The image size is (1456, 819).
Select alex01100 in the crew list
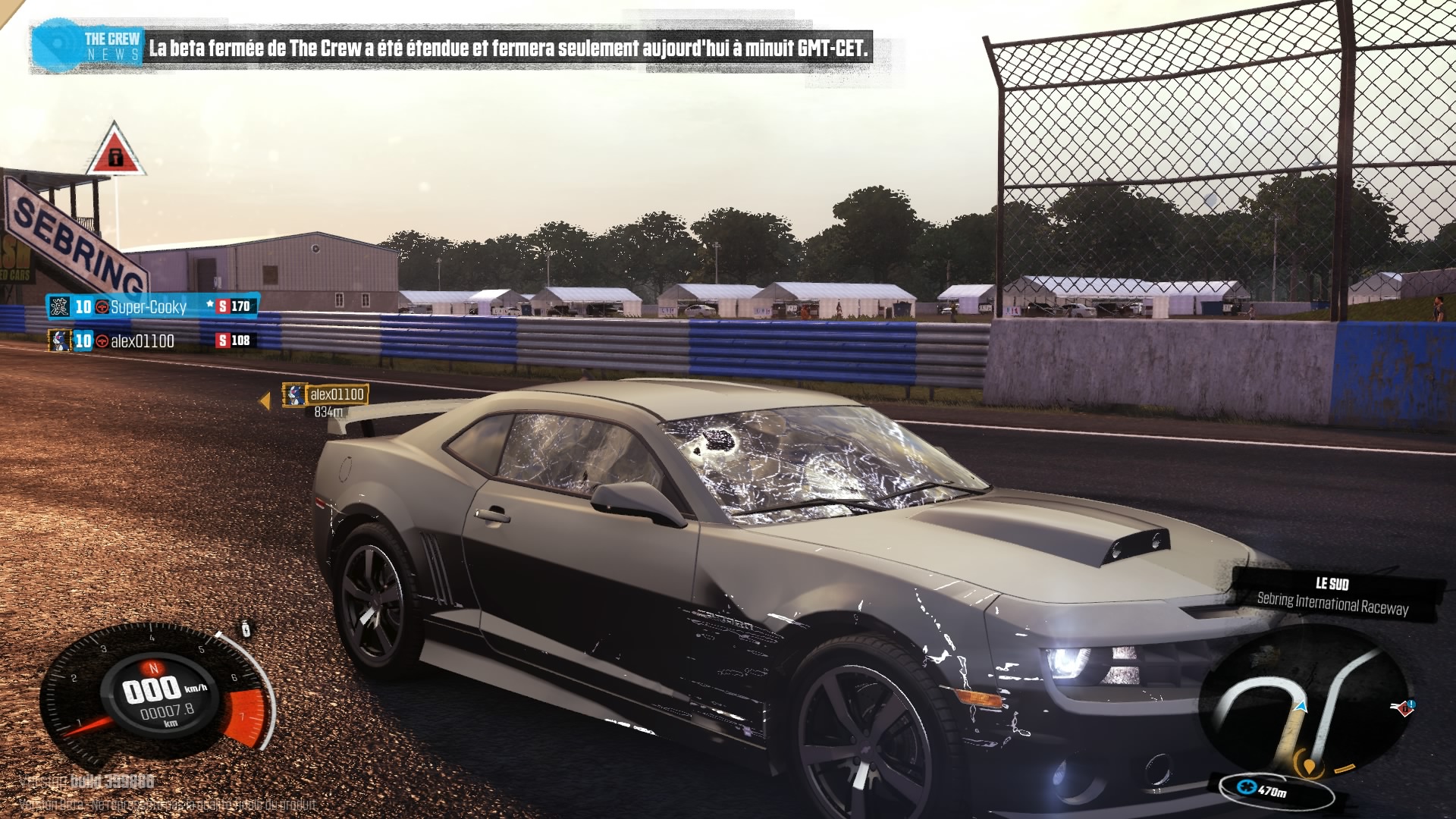[143, 341]
